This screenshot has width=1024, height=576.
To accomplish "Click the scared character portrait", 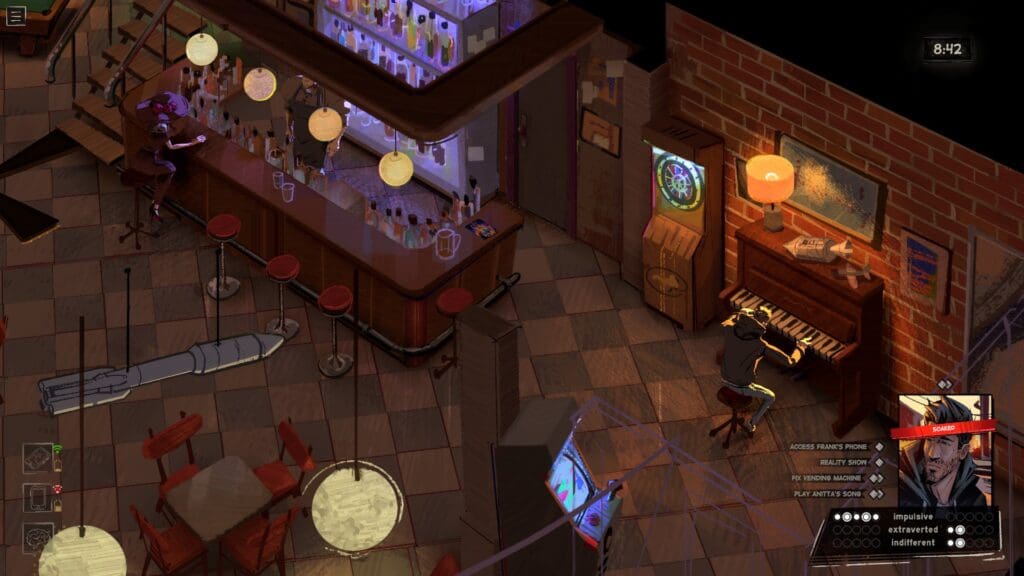I will [945, 450].
